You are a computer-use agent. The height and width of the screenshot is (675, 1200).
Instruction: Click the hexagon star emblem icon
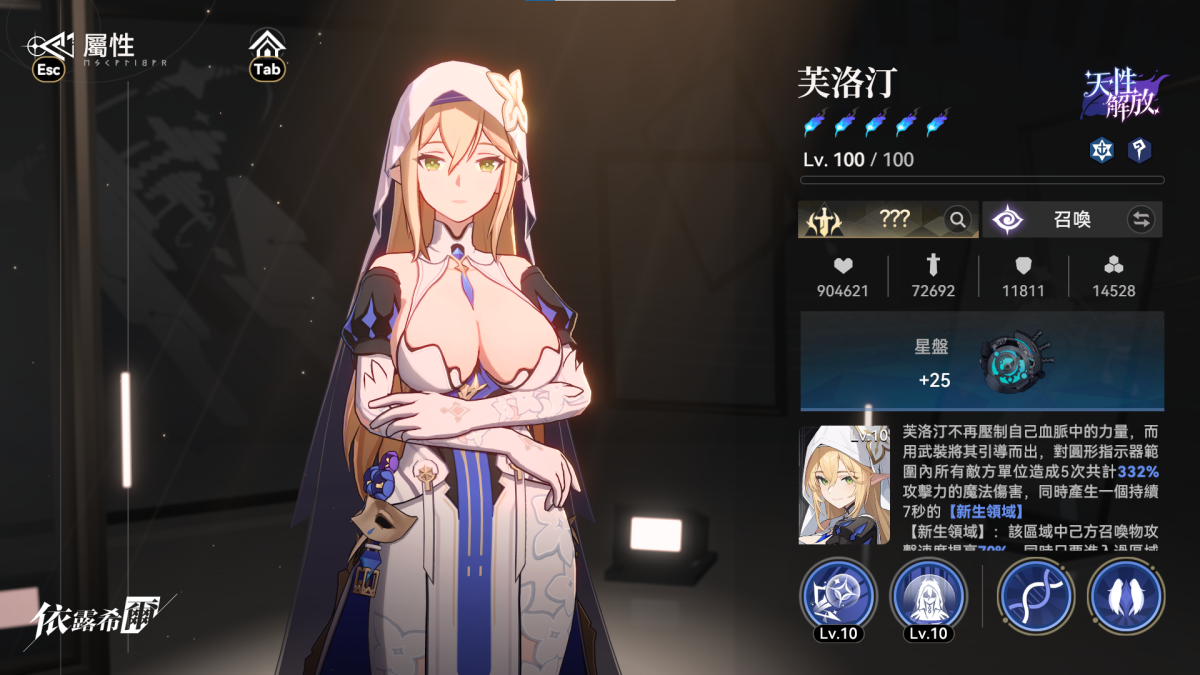(1100, 150)
